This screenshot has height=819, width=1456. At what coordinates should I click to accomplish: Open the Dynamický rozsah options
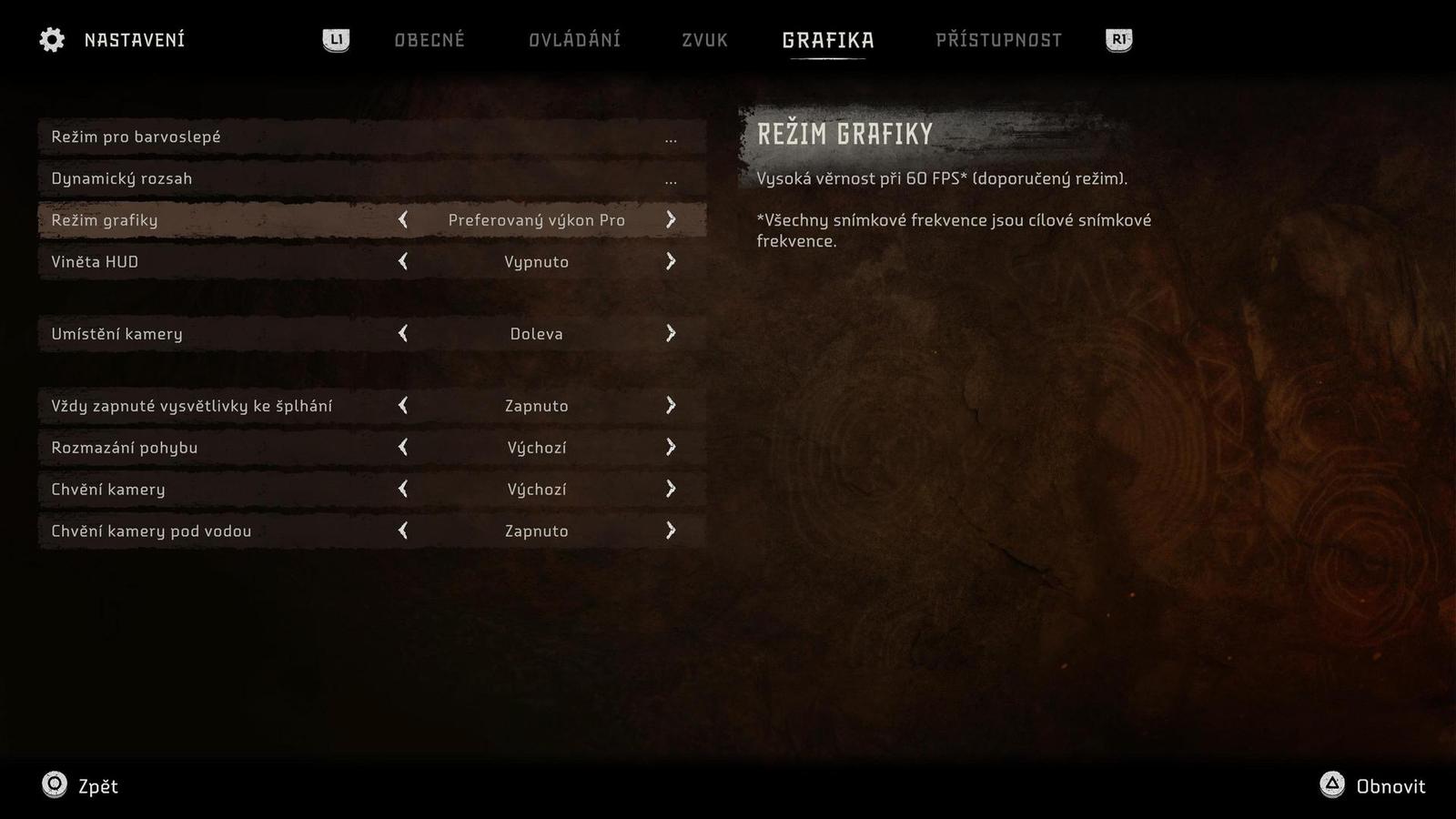364,178
